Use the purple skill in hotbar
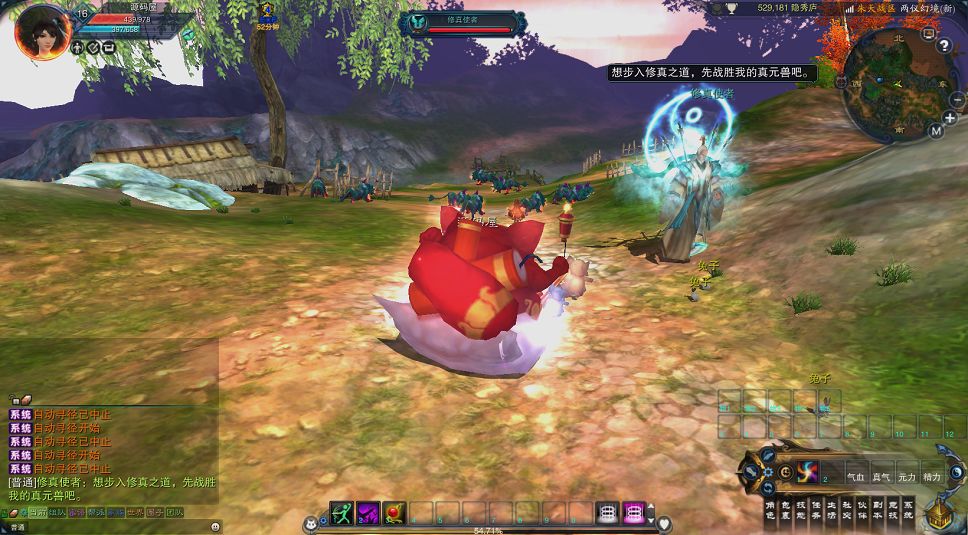This screenshot has height=535, width=968. [368, 513]
